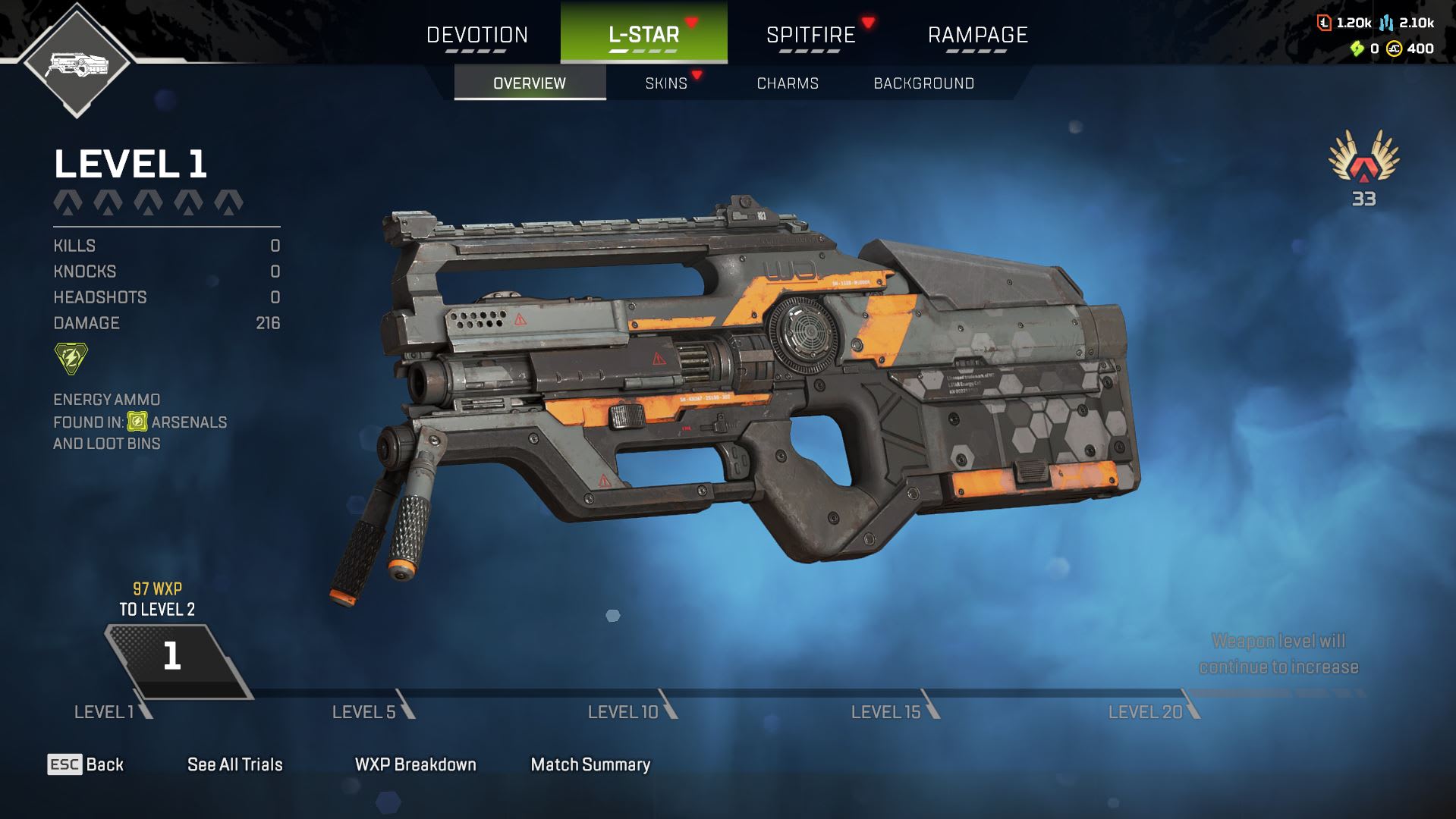This screenshot has width=1456, height=819.
Task: Open the Spitfire weapon tab
Action: coord(810,35)
